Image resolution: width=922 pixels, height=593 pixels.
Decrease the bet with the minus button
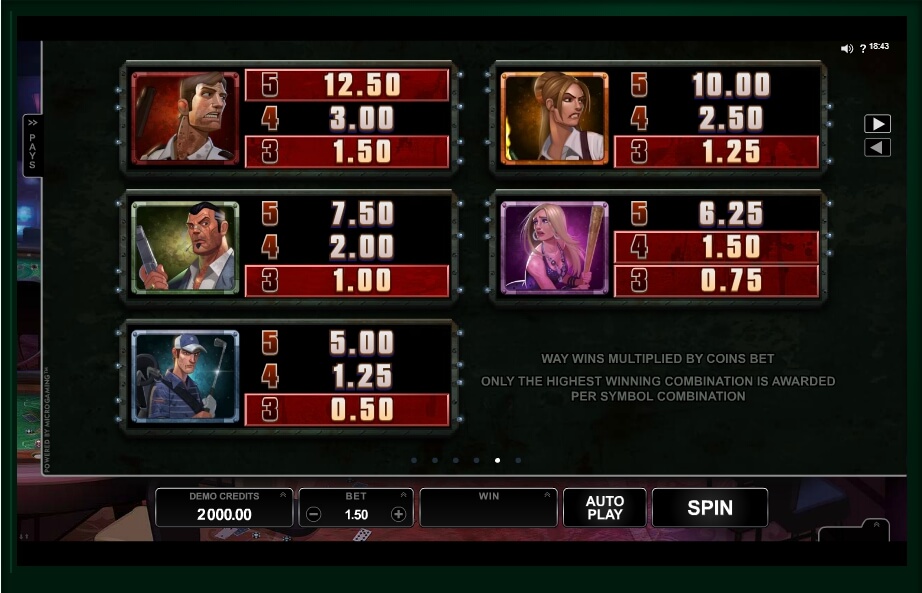pyautogui.click(x=314, y=514)
